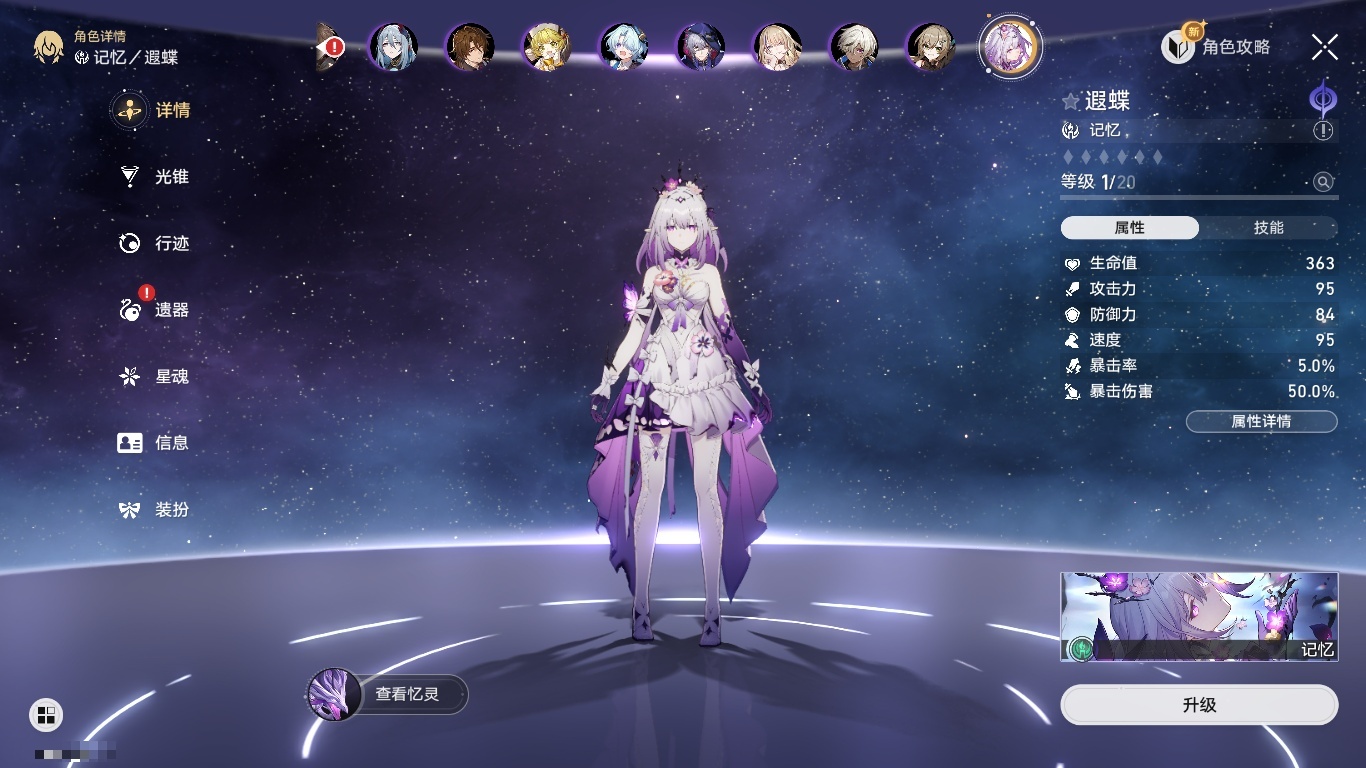Open the 记忆 light cone preview card
1366x768 pixels.
tap(1199, 617)
